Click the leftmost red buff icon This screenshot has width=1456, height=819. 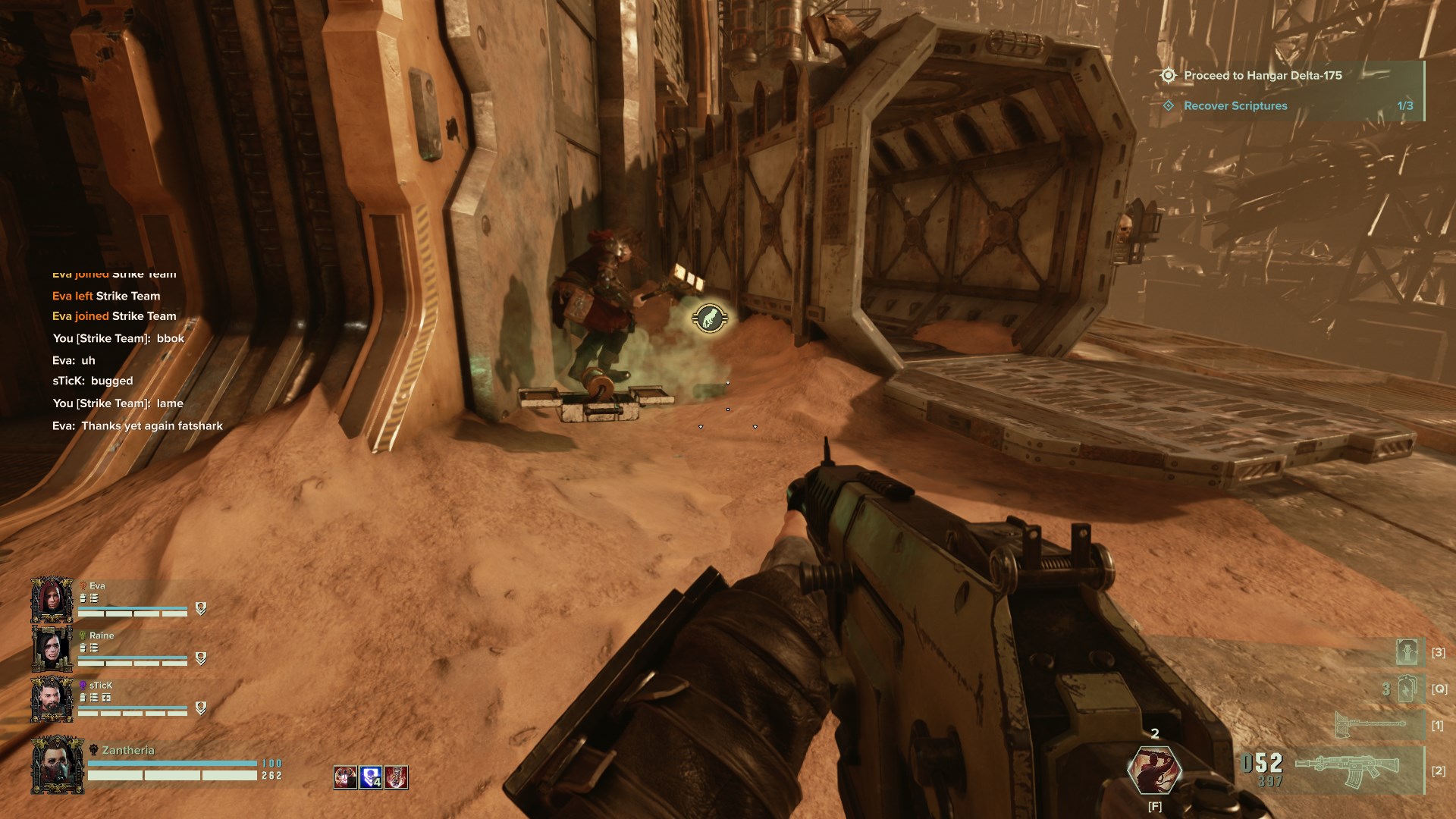(x=345, y=777)
